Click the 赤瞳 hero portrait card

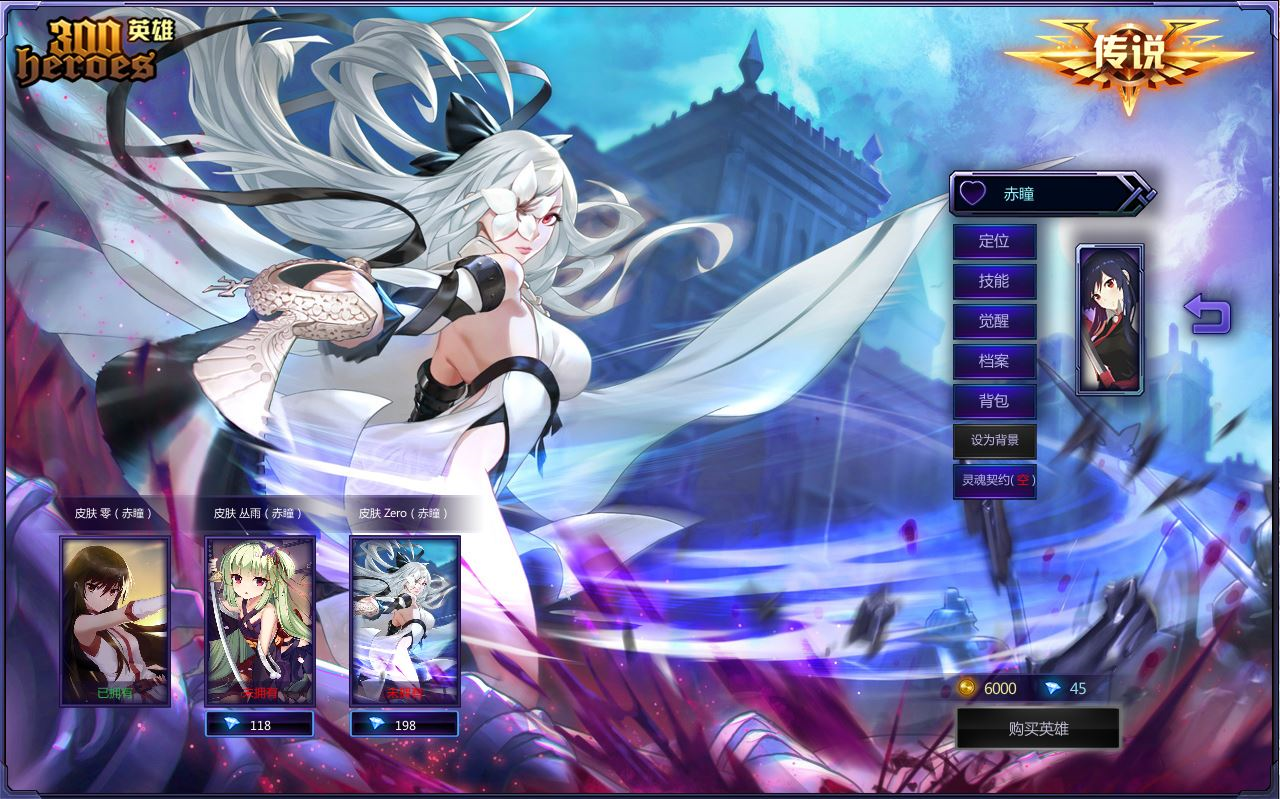point(1110,319)
